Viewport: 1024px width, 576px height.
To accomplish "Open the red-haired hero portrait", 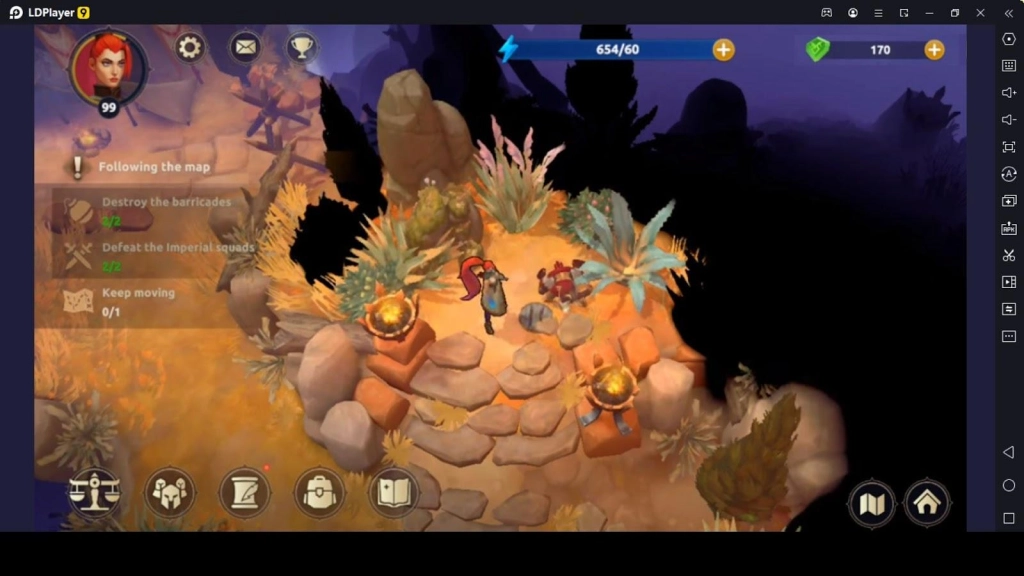I will pyautogui.click(x=107, y=67).
